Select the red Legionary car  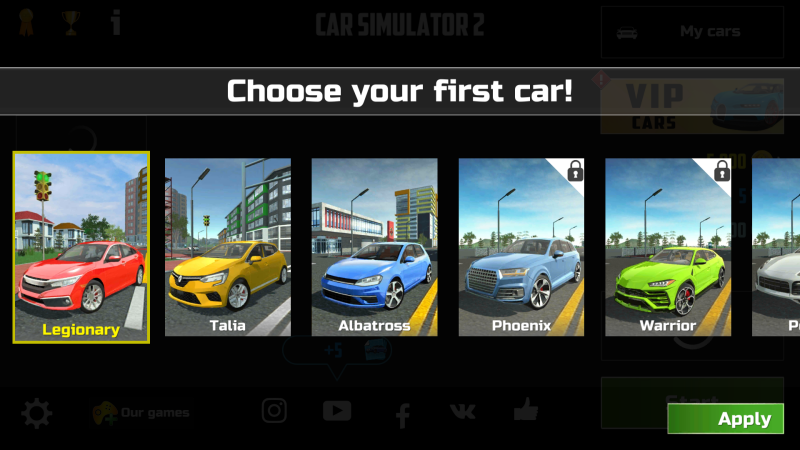pyautogui.click(x=81, y=247)
